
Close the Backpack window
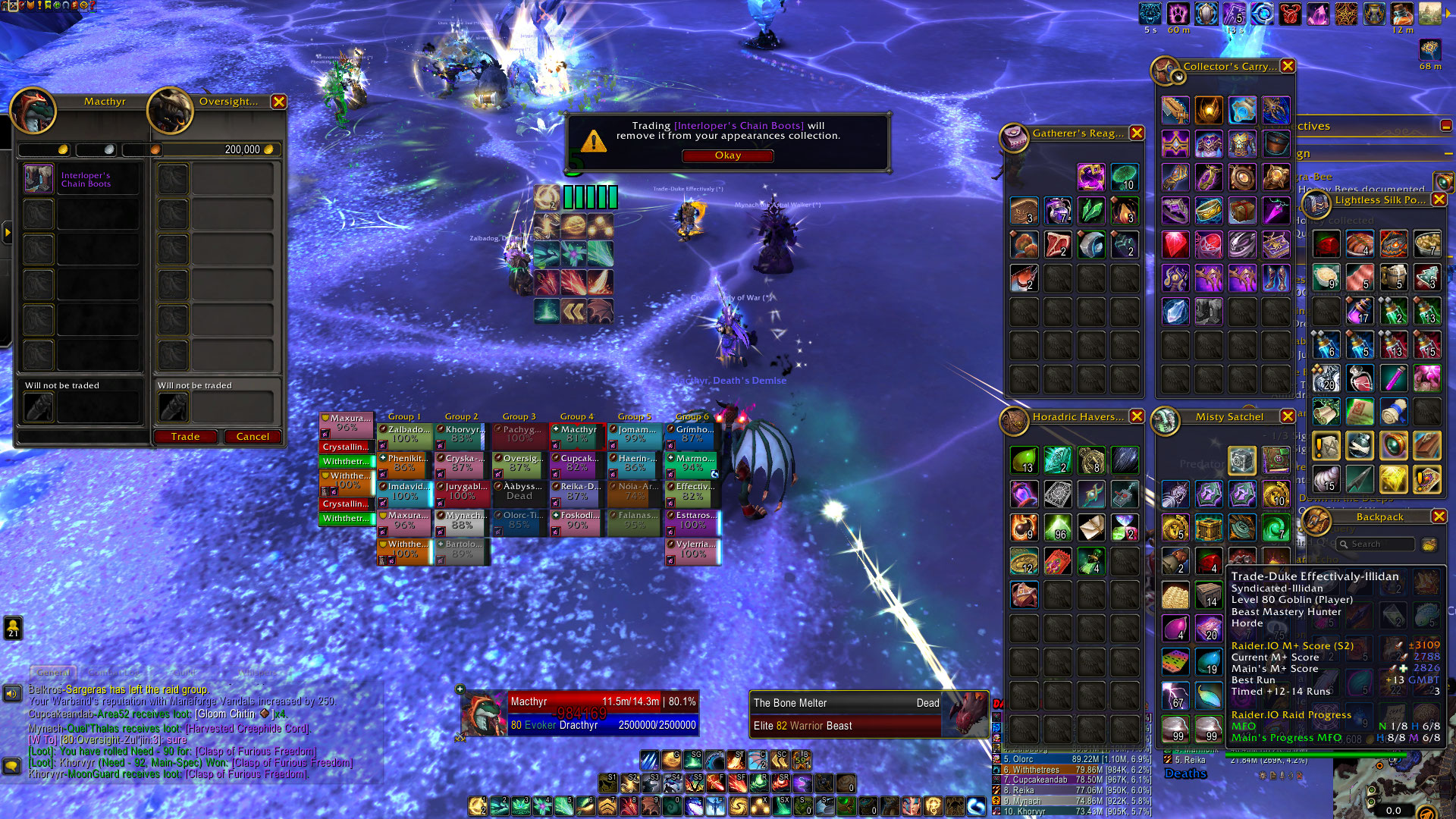pos(1439,516)
